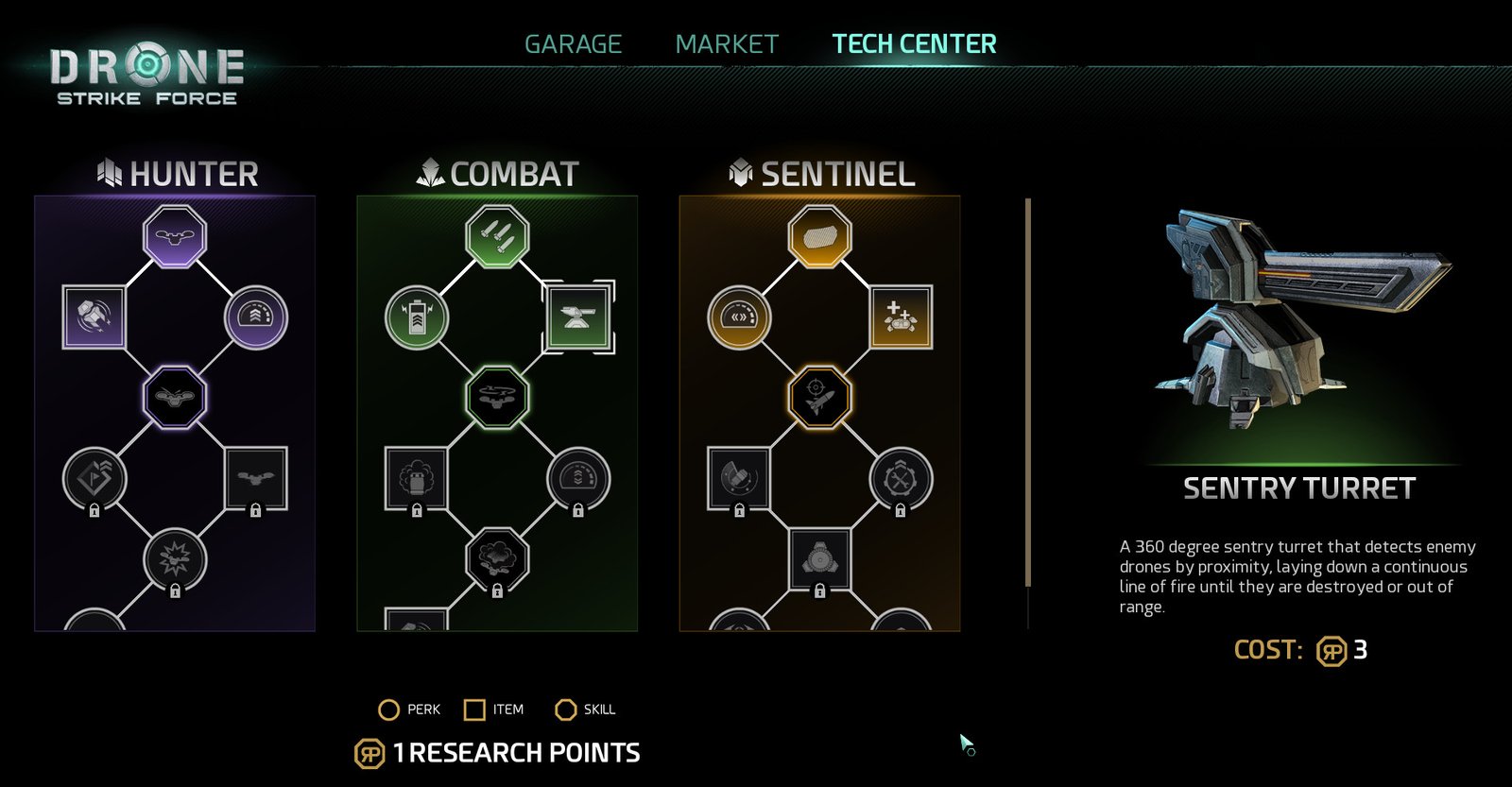
Task: Select the orange drones-with-plus-signs item
Action: (x=901, y=317)
